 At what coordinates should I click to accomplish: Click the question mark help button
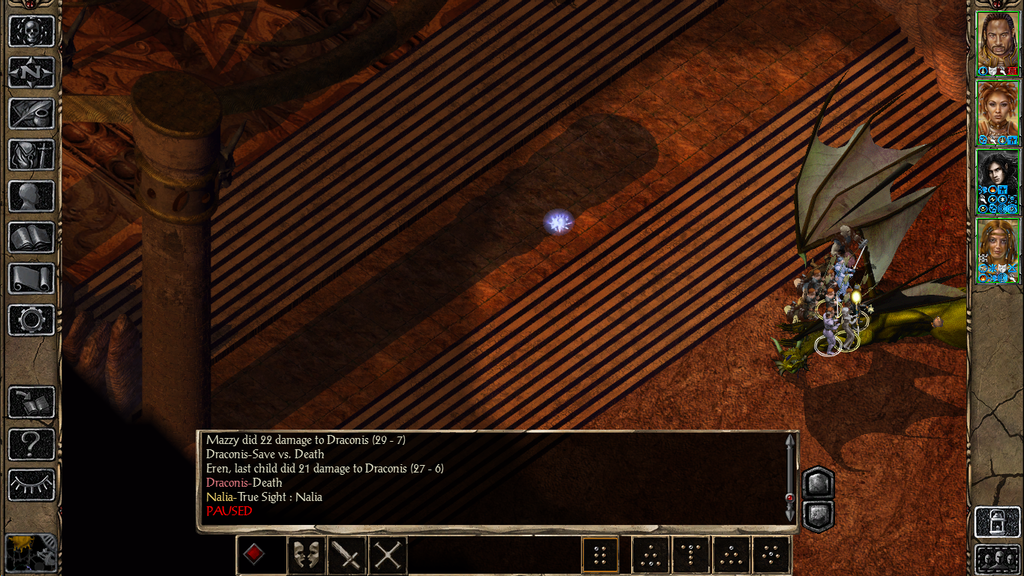tap(31, 443)
